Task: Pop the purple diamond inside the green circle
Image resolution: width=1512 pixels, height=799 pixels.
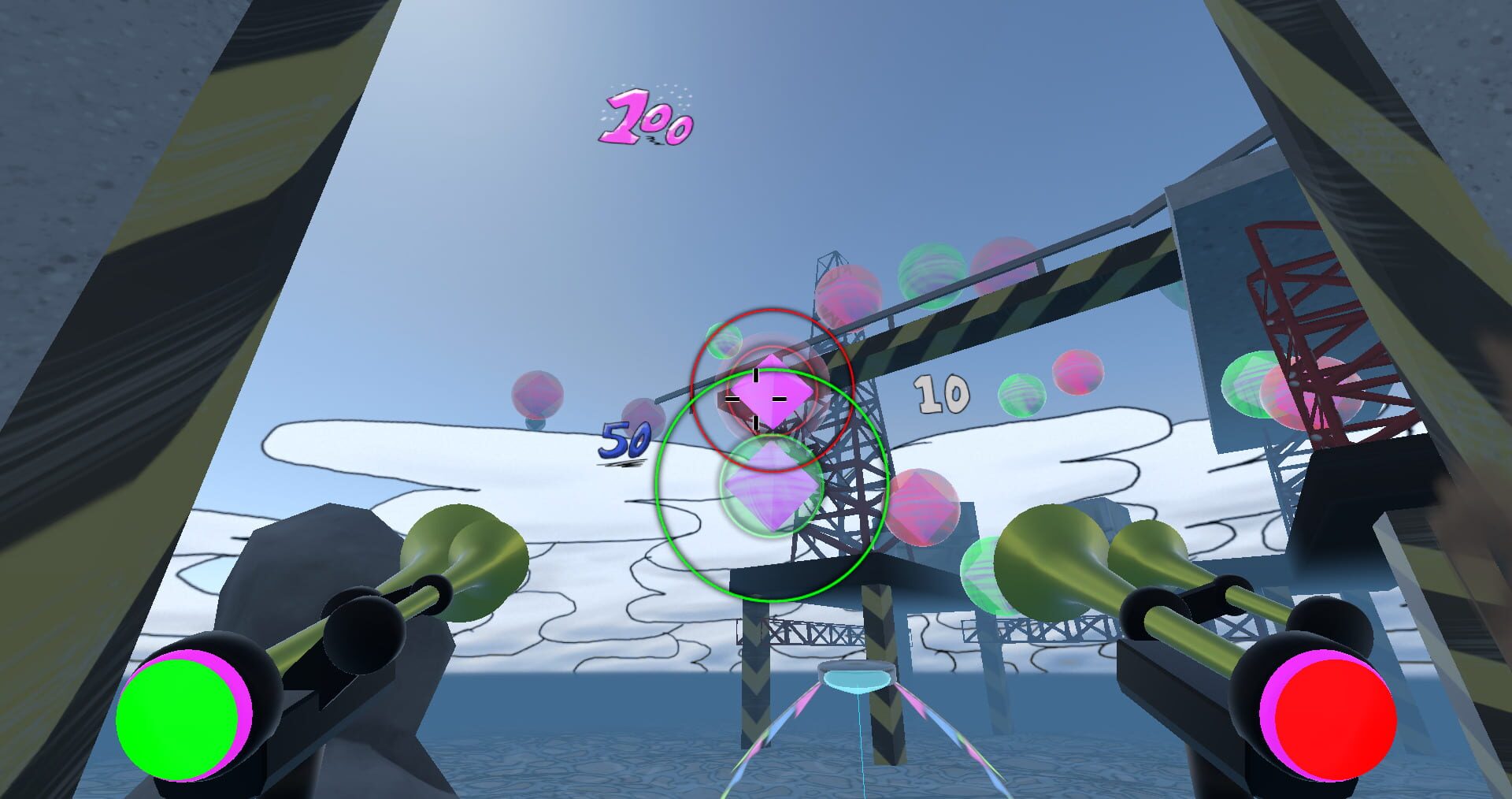Action: point(772,489)
